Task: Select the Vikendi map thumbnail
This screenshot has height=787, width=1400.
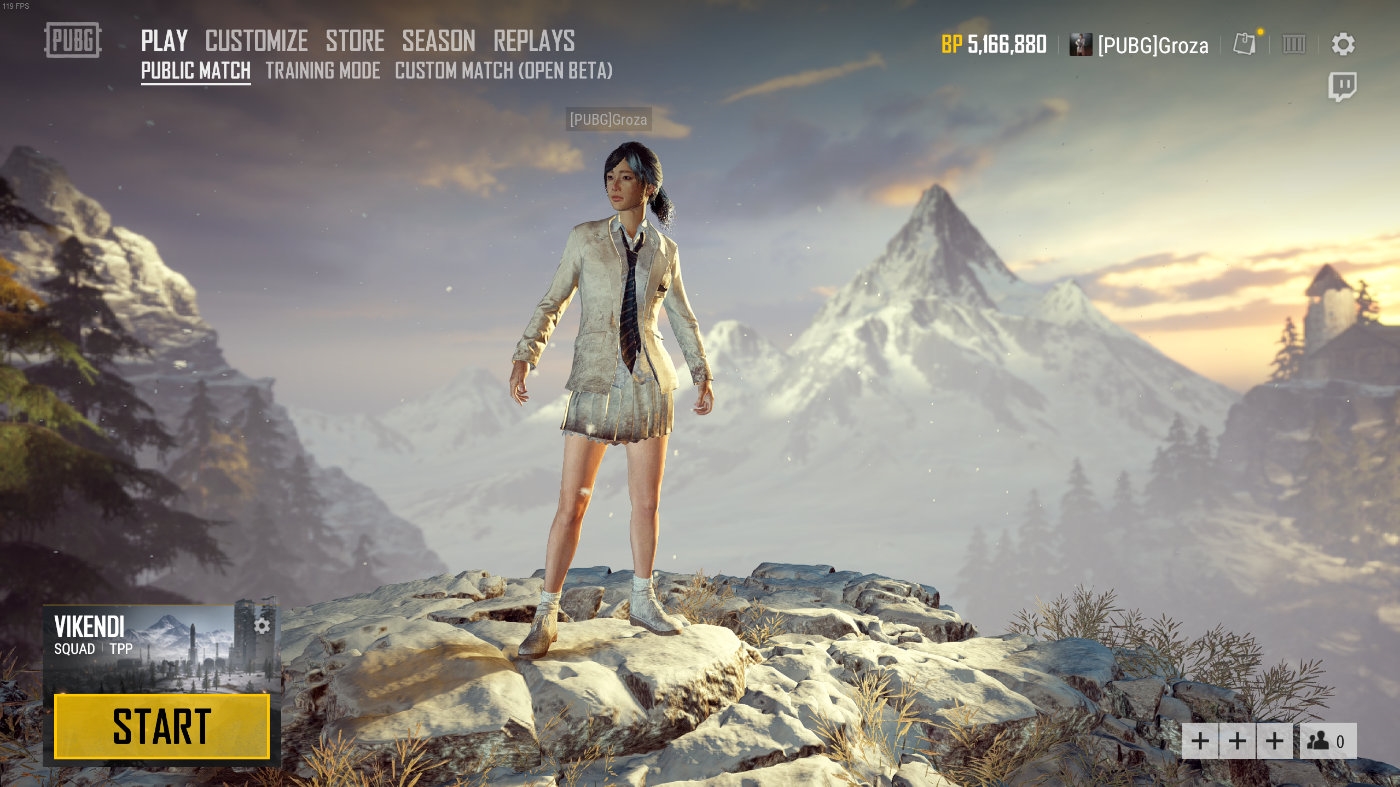Action: click(160, 648)
